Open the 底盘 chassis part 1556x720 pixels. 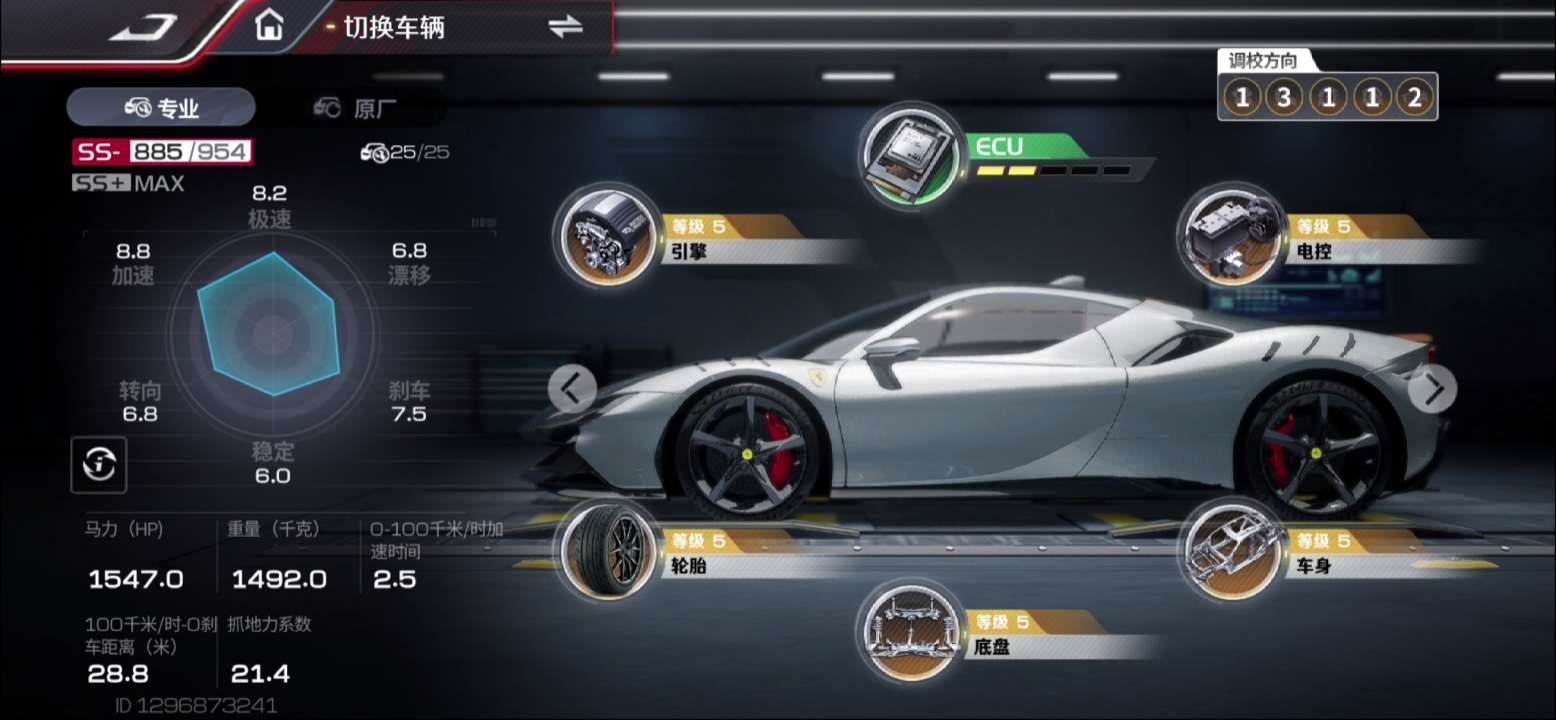(x=908, y=630)
